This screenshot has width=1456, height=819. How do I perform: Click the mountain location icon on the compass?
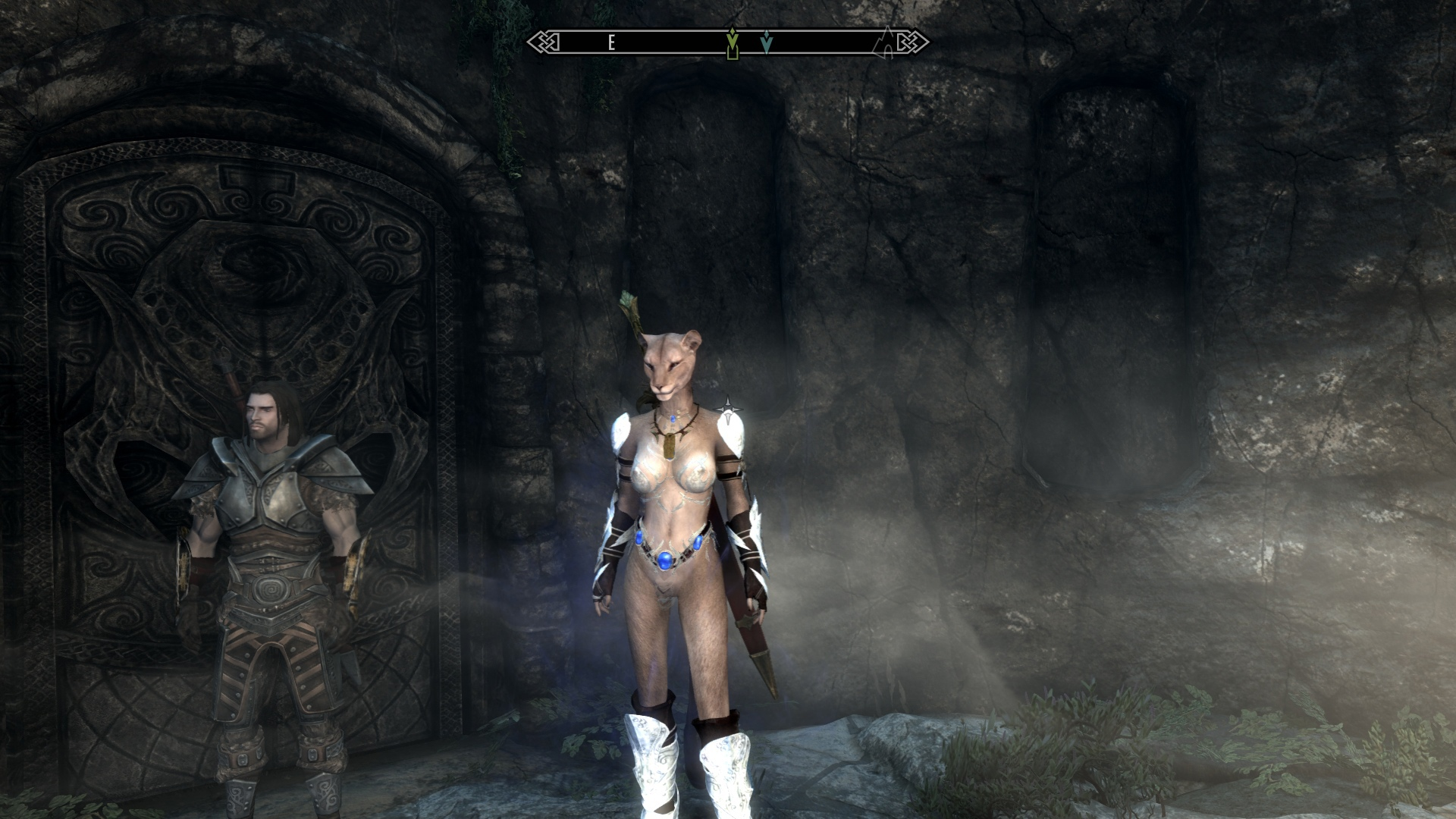pos(885,43)
